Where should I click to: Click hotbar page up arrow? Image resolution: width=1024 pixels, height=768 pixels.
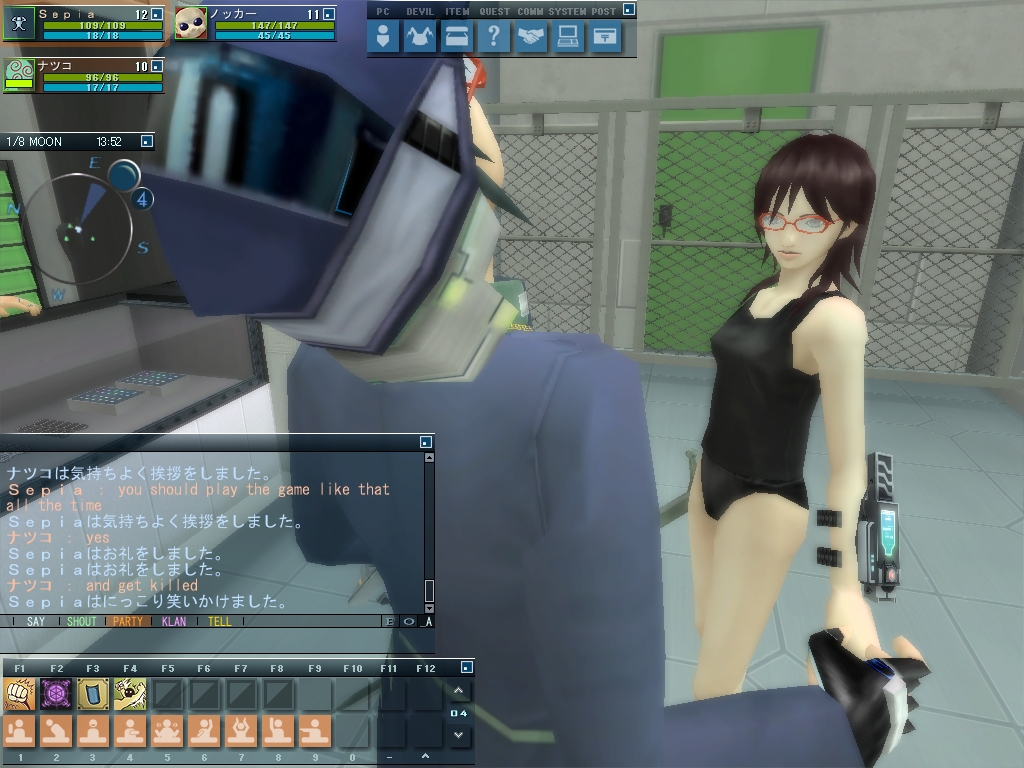coord(458,691)
